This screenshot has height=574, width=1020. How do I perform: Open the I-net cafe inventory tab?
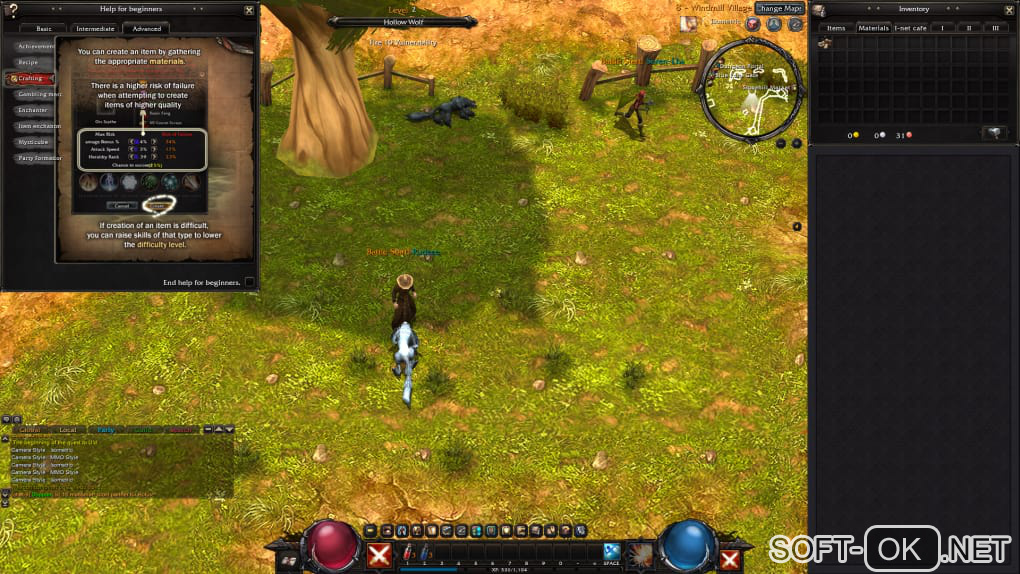point(910,28)
